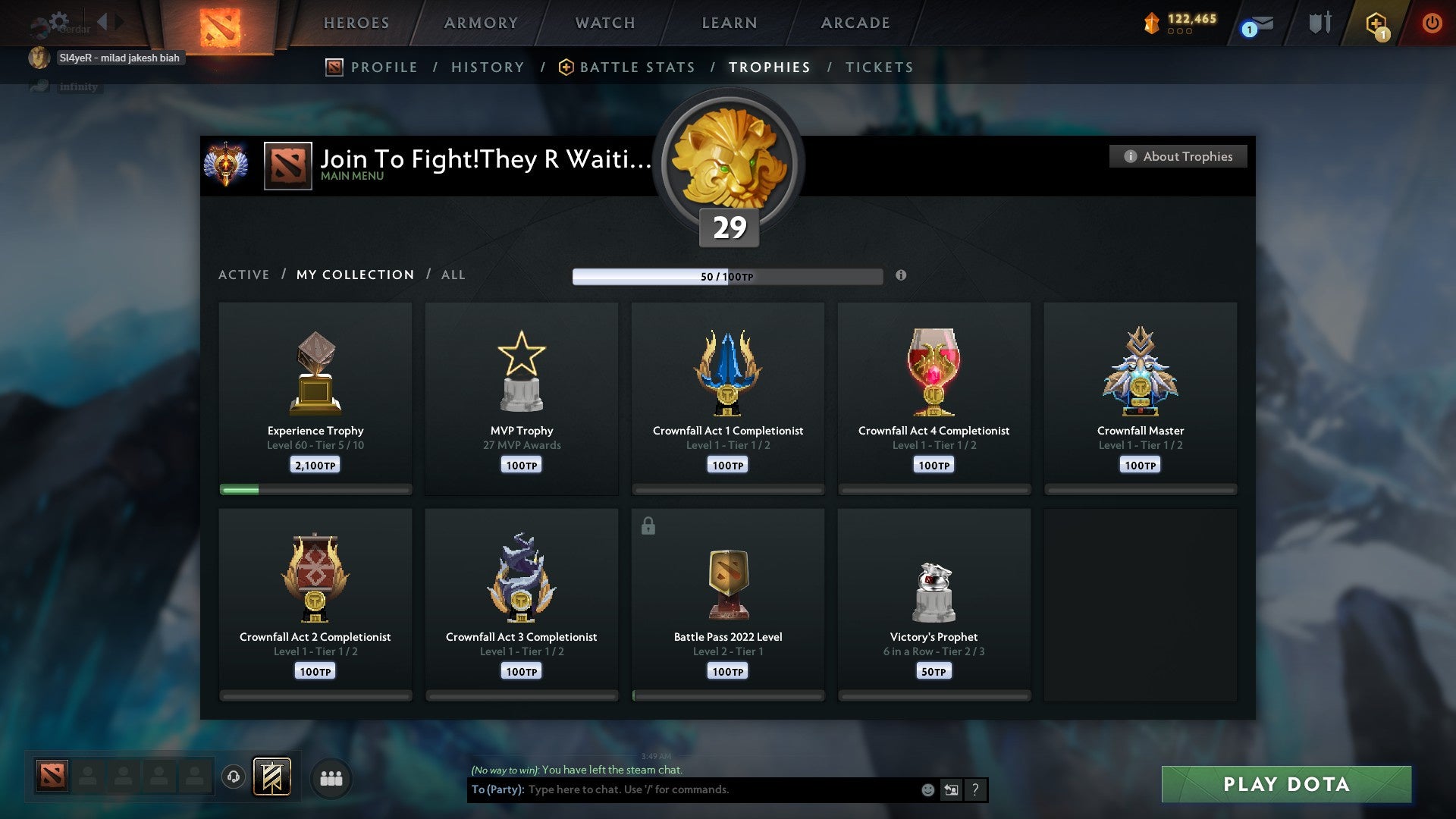Image resolution: width=1456 pixels, height=819 pixels.
Task: Open About Trophies
Action: pyautogui.click(x=1178, y=156)
